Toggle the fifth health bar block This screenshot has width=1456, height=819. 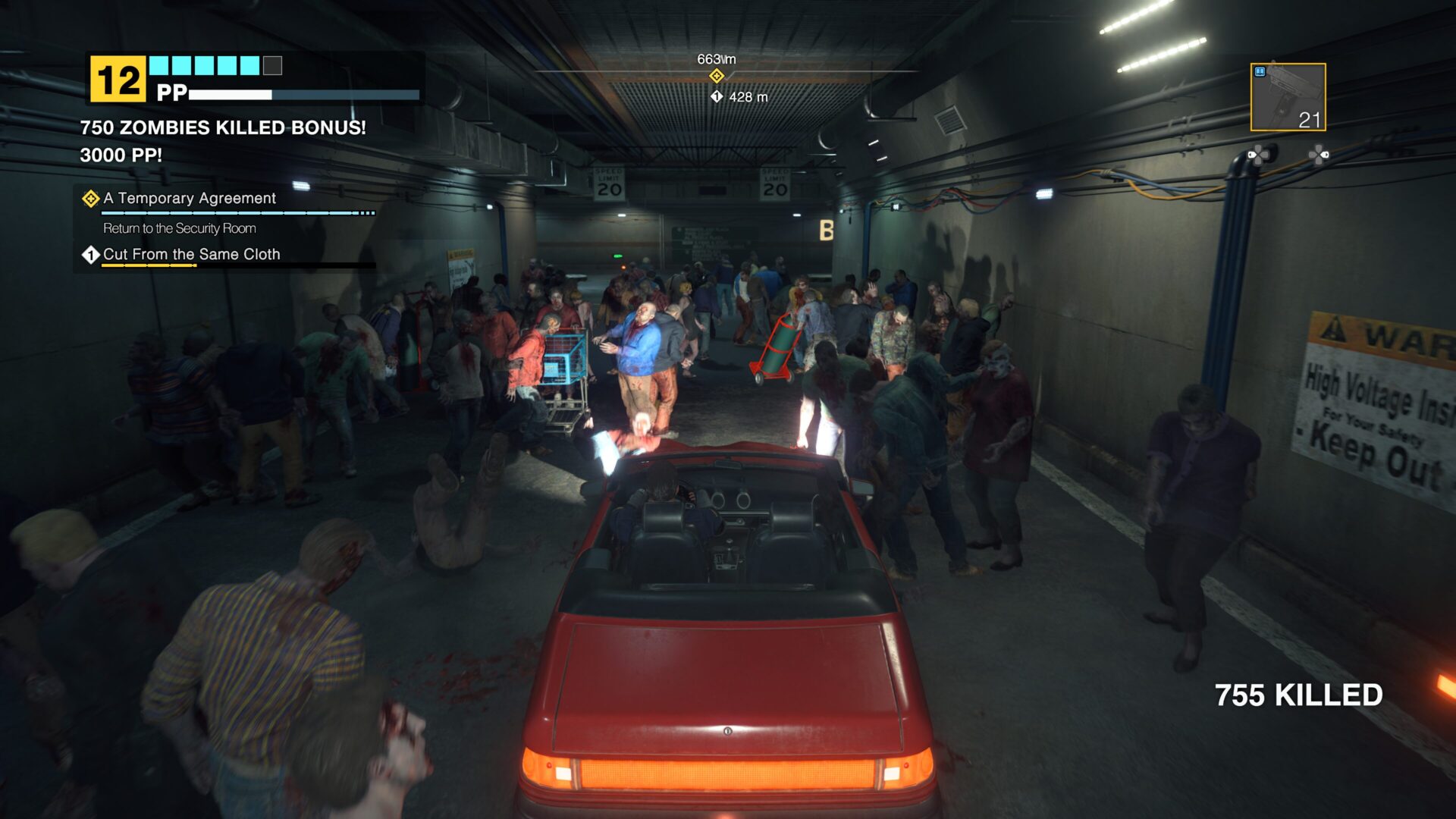(x=249, y=65)
